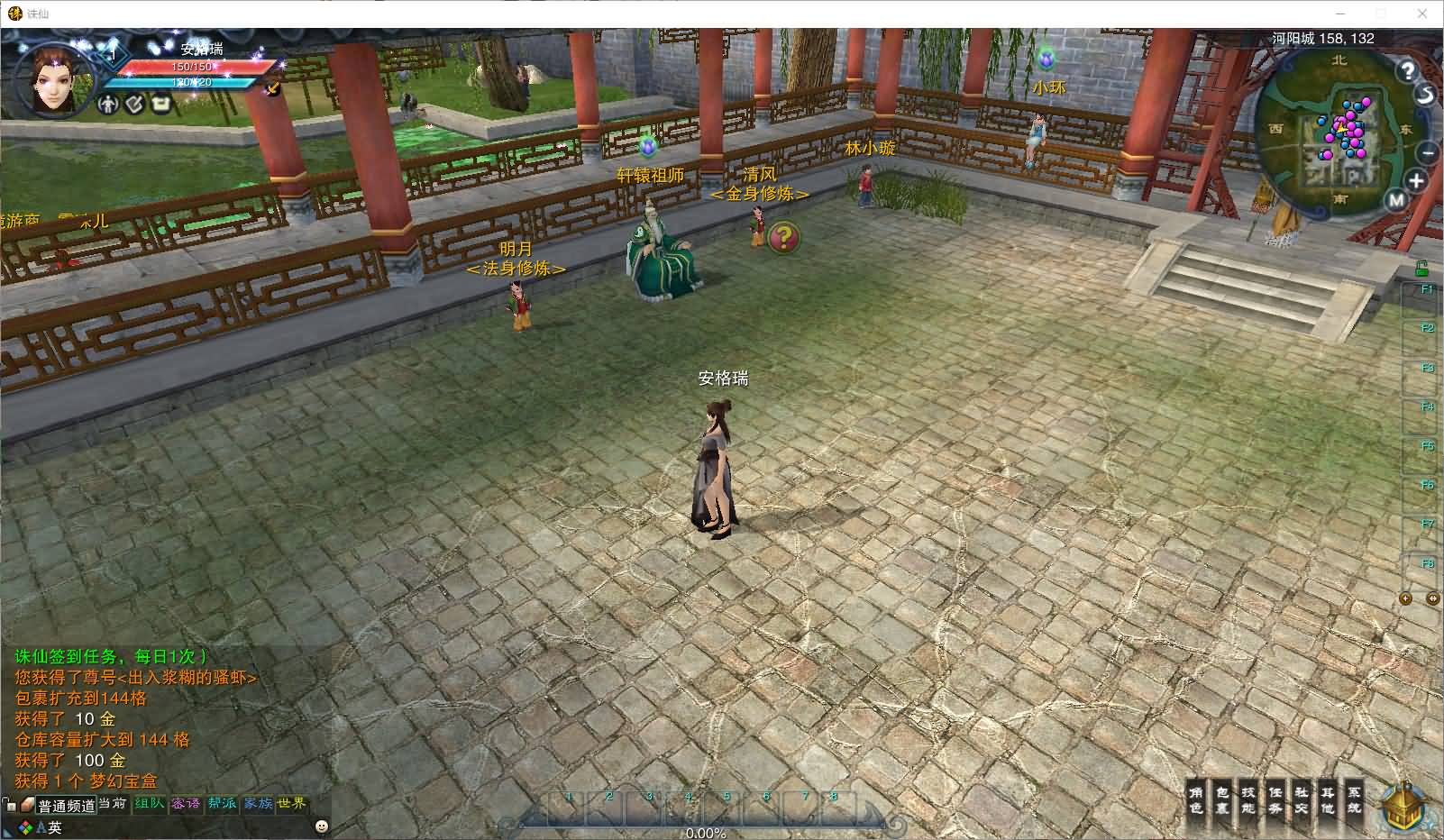Open the world map with M button
1444x840 pixels.
click(x=1396, y=201)
